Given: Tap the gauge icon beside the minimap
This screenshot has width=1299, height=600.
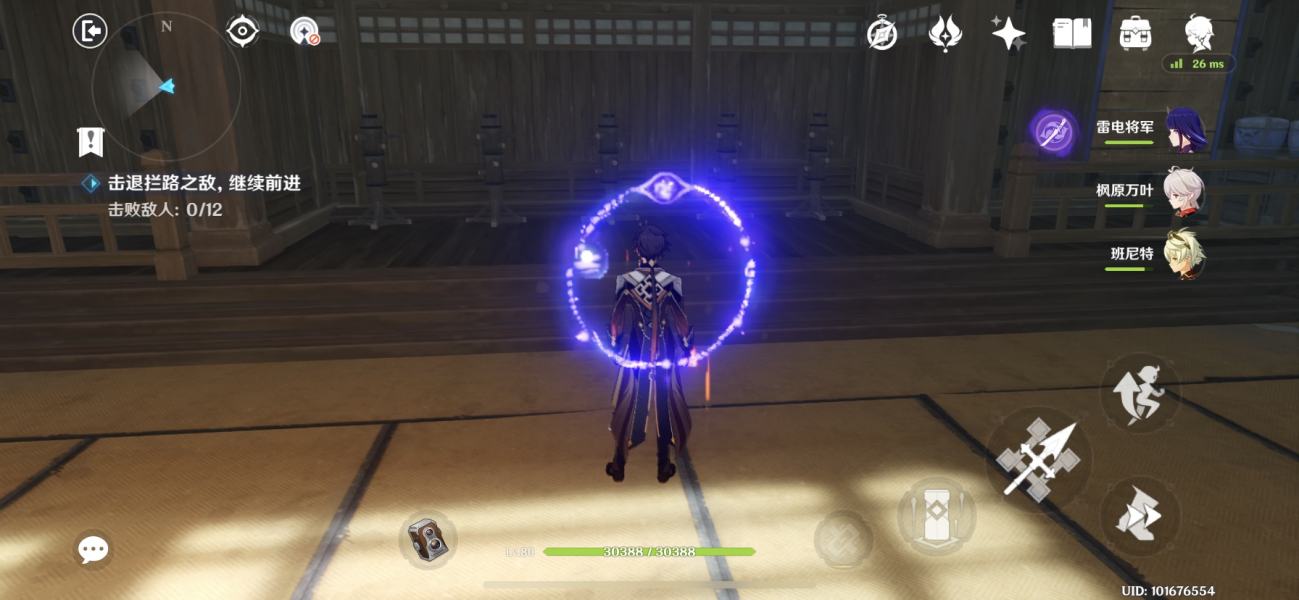Looking at the screenshot, I should 304,32.
